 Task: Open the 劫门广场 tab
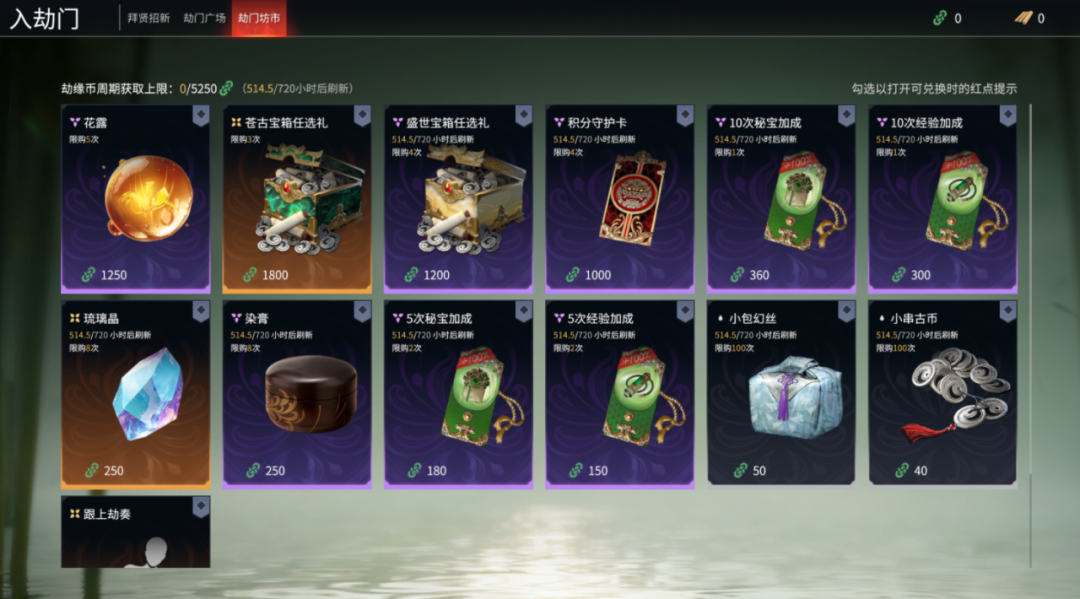tap(204, 18)
